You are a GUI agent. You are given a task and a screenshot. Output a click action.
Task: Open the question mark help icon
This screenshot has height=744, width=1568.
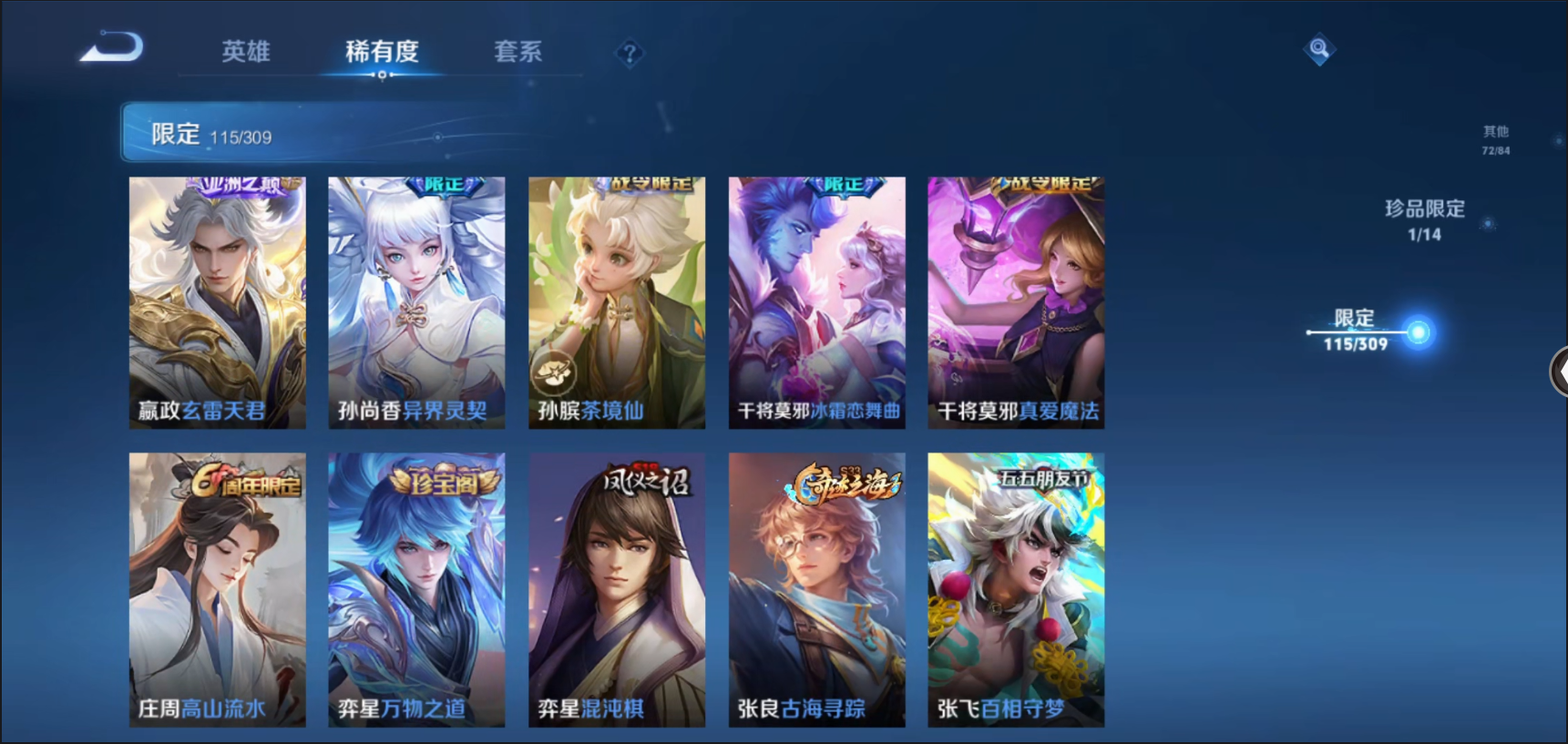[x=629, y=54]
